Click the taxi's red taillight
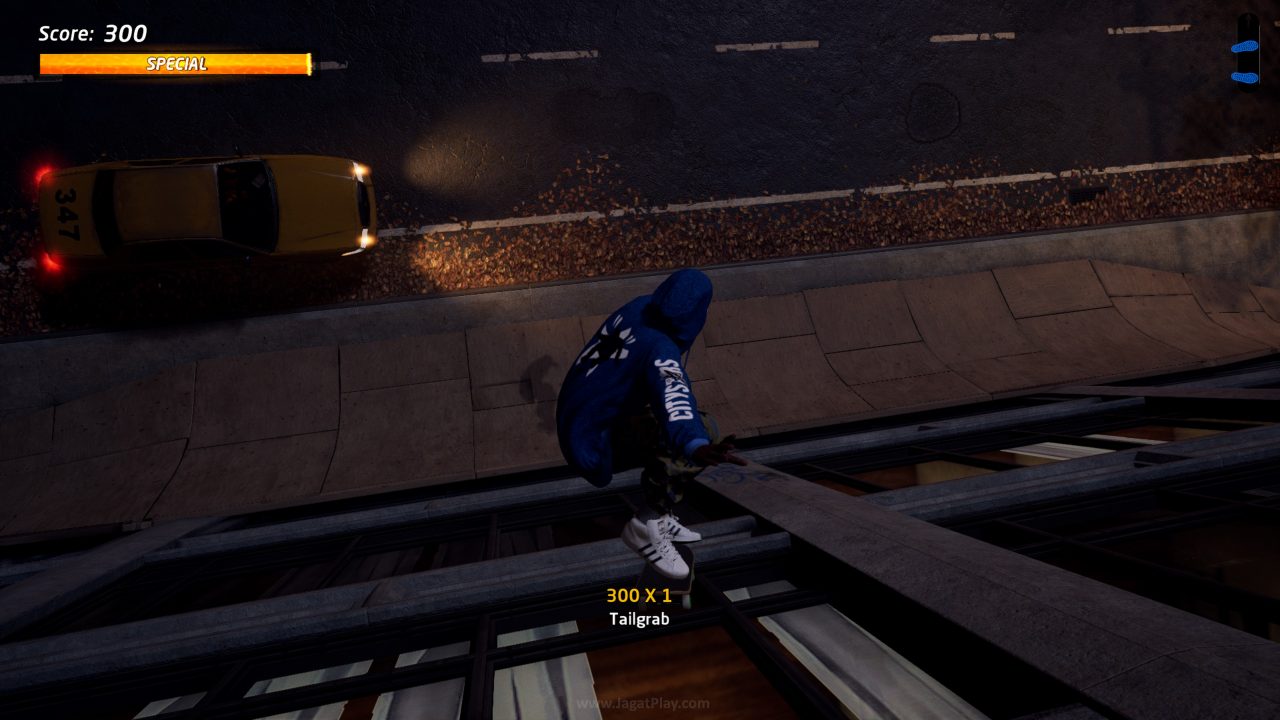Image resolution: width=1280 pixels, height=720 pixels. pyautogui.click(x=42, y=172)
